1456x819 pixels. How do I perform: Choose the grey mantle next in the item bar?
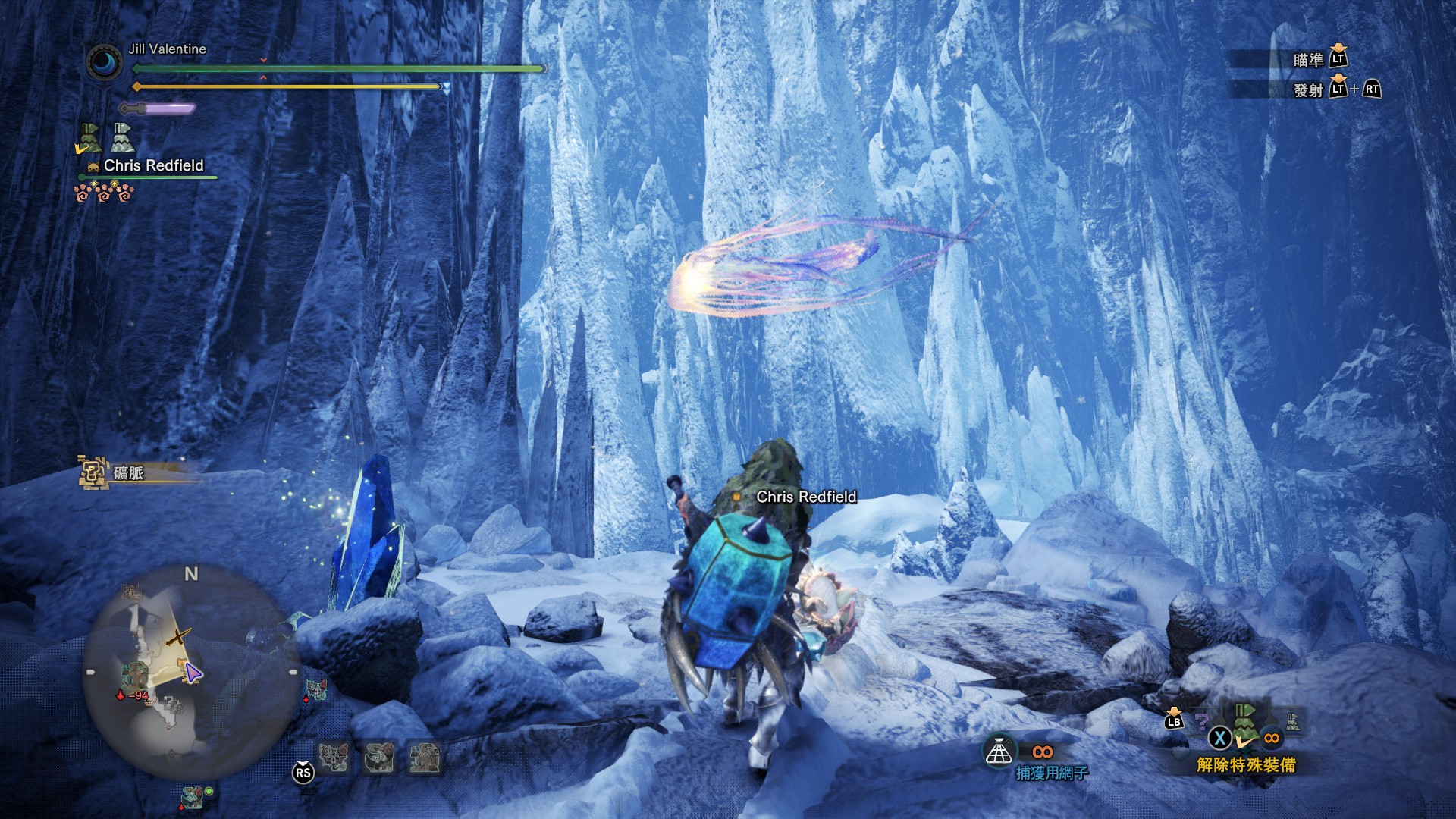(1292, 722)
